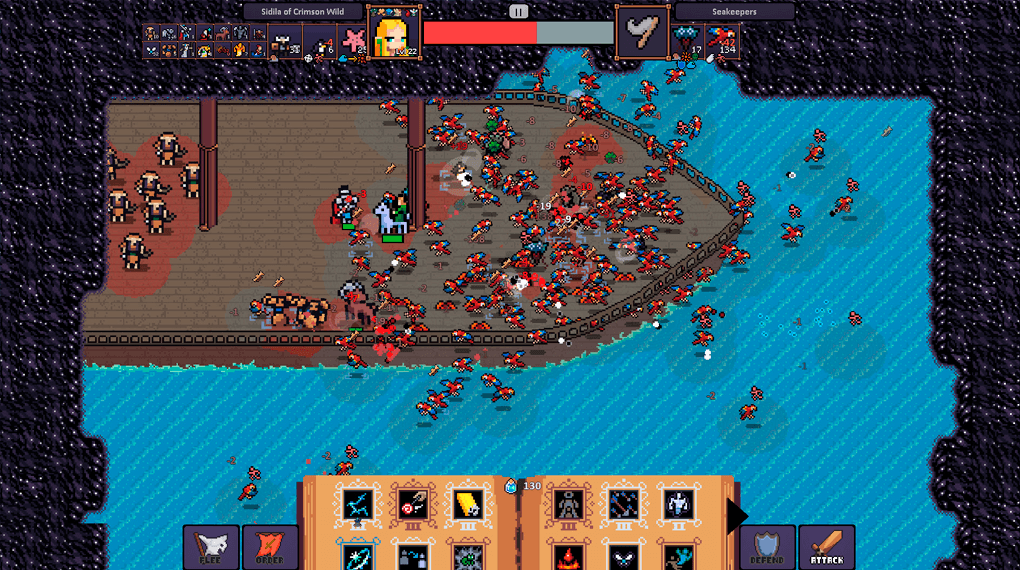The width and height of the screenshot is (1020, 570).
Task: Activate the white glowing armor spell
Action: 679,505
